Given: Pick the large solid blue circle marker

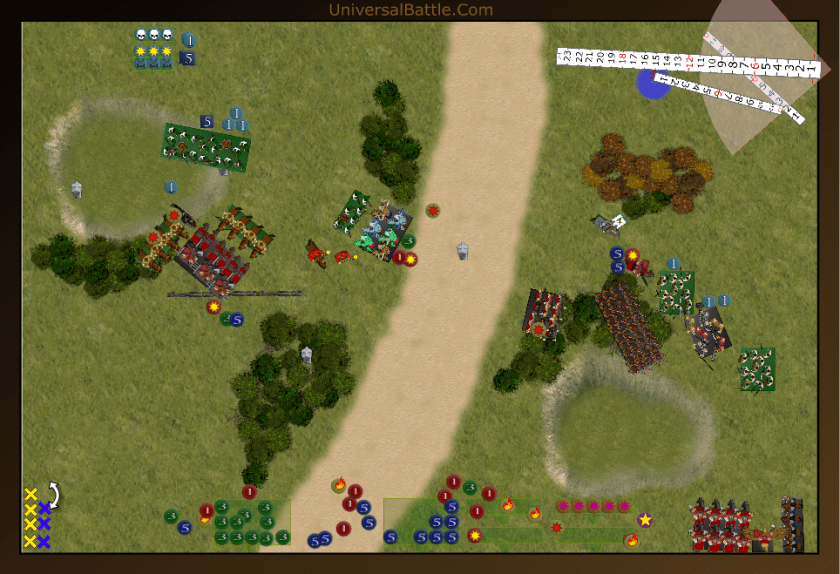Looking at the screenshot, I should [652, 85].
